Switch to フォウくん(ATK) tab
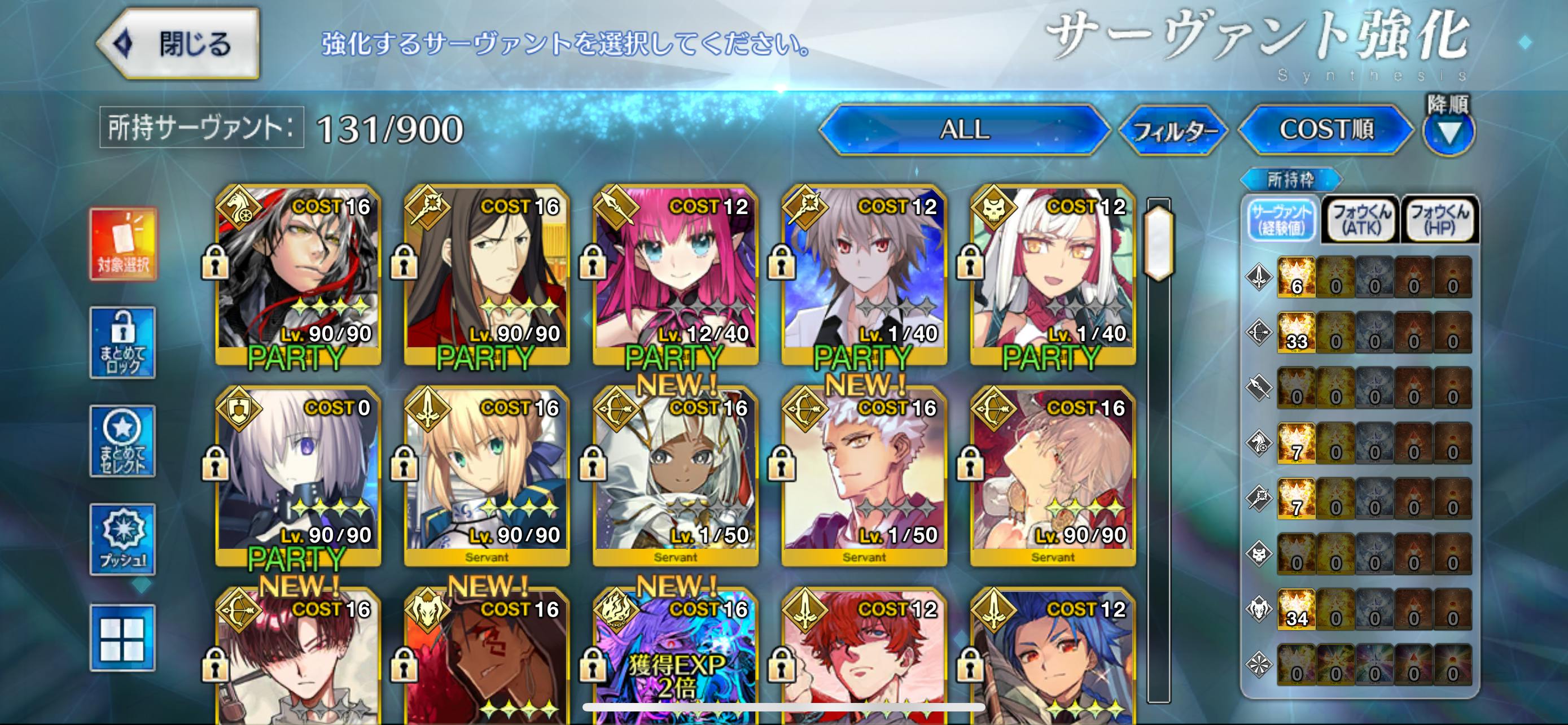 (x=1361, y=220)
